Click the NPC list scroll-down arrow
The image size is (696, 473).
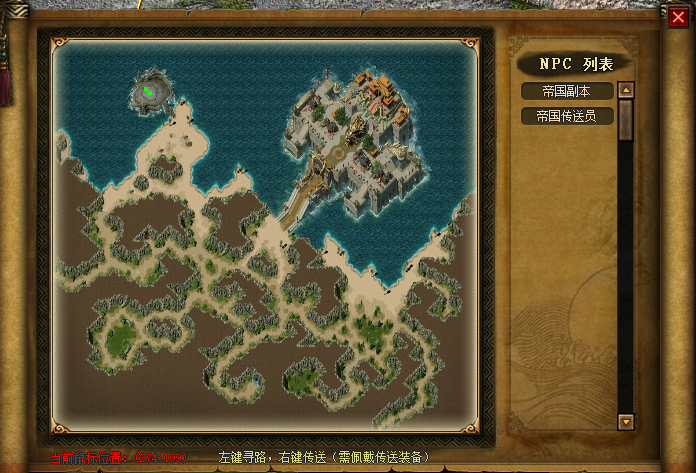tap(626, 421)
